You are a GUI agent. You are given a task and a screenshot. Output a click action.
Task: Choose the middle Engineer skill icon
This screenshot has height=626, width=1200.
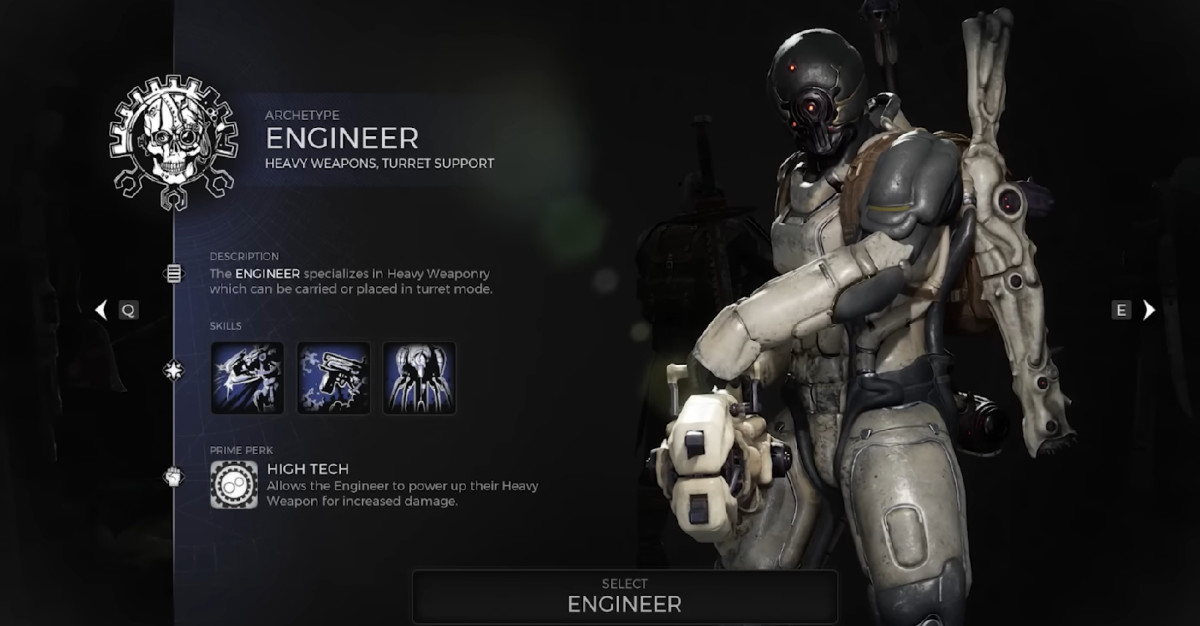pos(334,378)
